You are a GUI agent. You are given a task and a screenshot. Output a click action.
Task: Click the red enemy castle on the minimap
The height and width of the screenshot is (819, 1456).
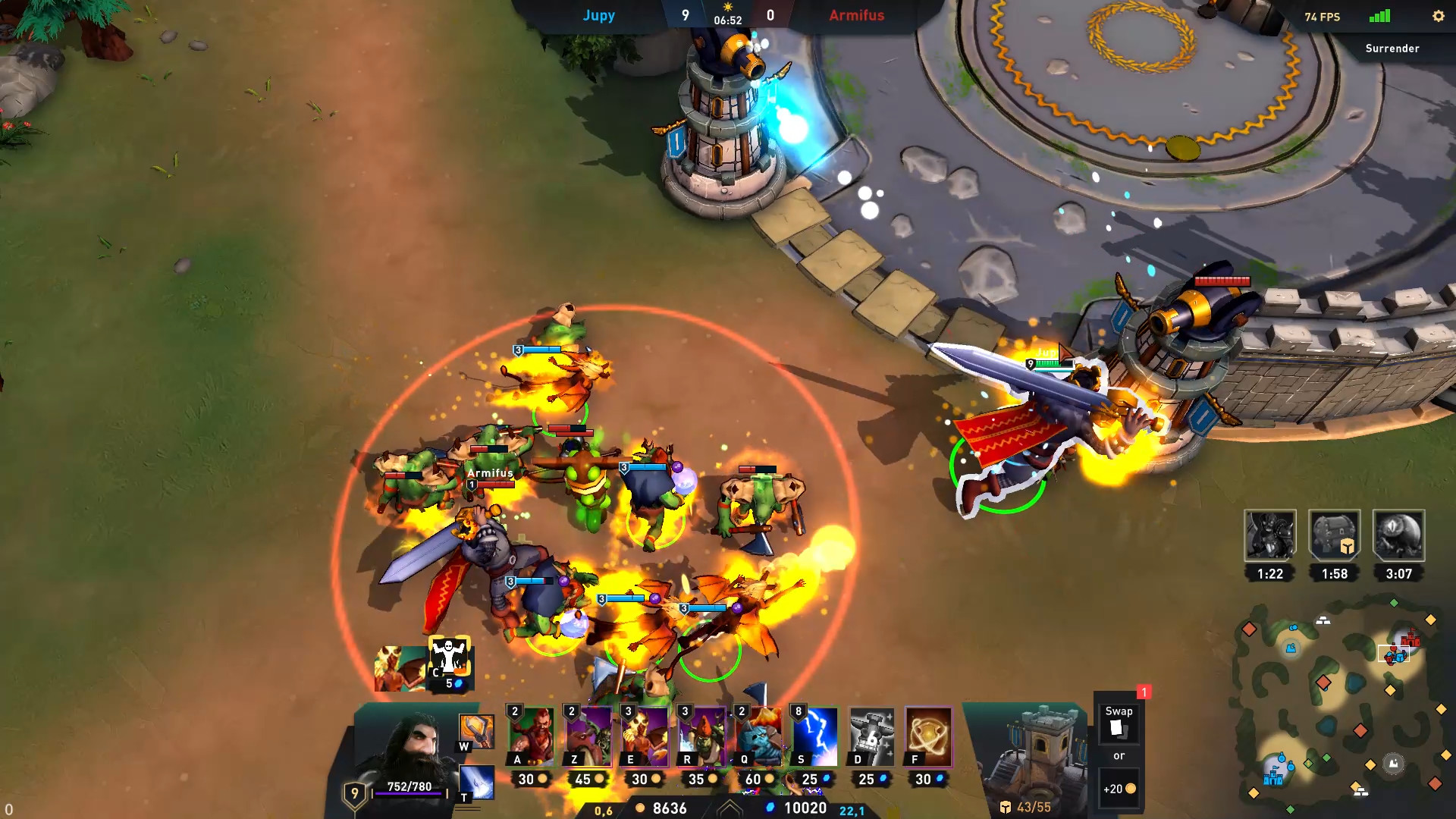pos(1410,641)
